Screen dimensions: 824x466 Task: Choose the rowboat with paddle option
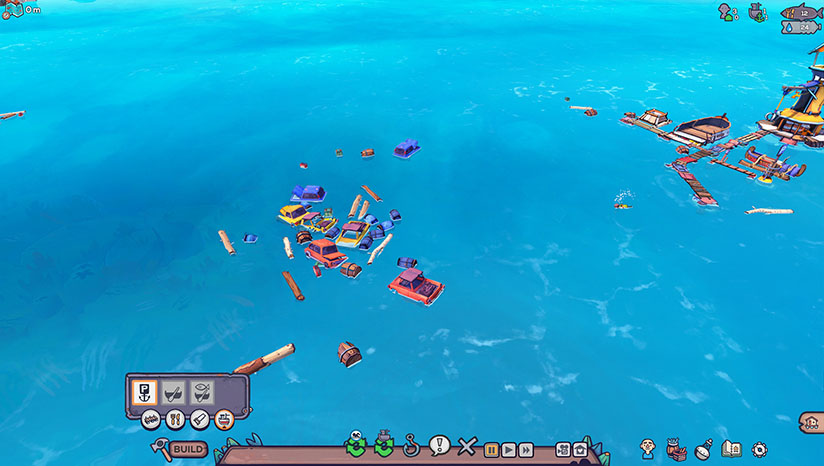pyautogui.click(x=174, y=392)
